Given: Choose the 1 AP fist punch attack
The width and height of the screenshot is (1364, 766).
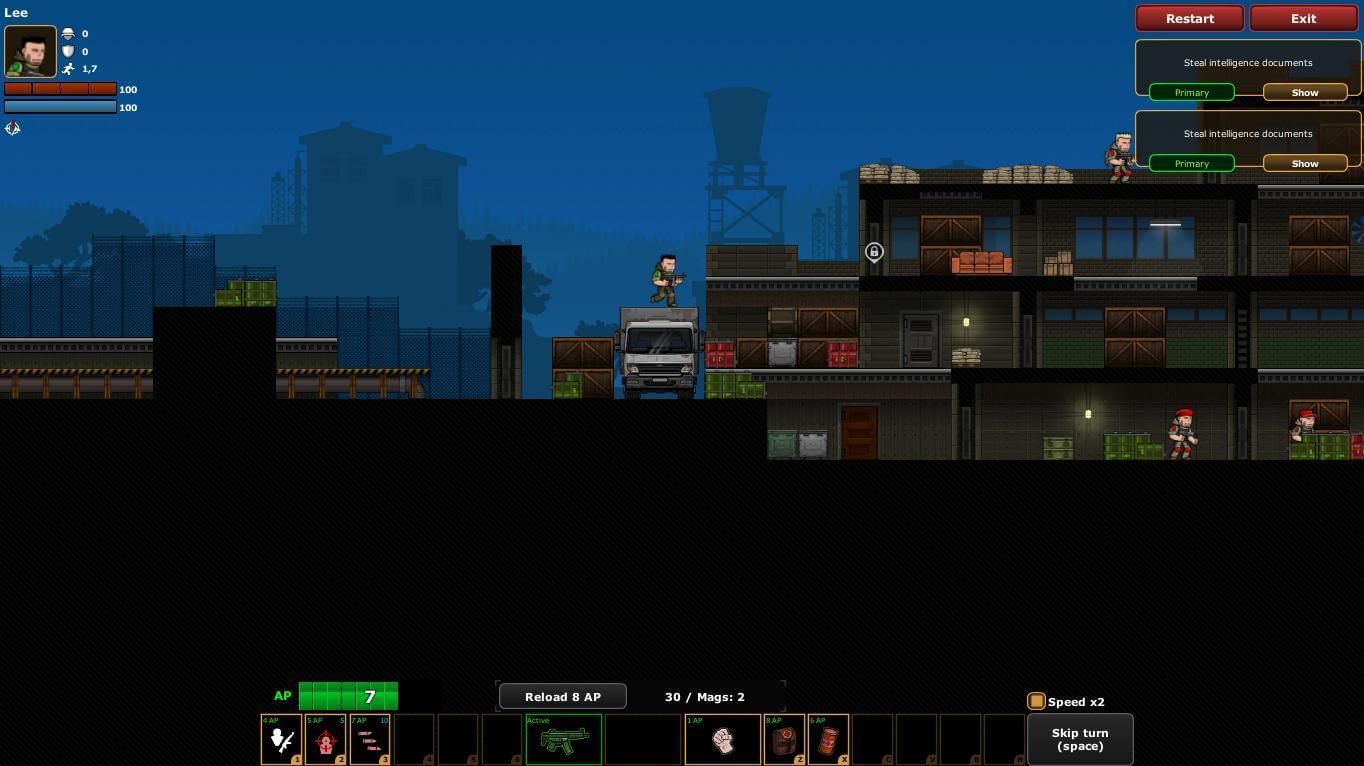Looking at the screenshot, I should point(722,740).
